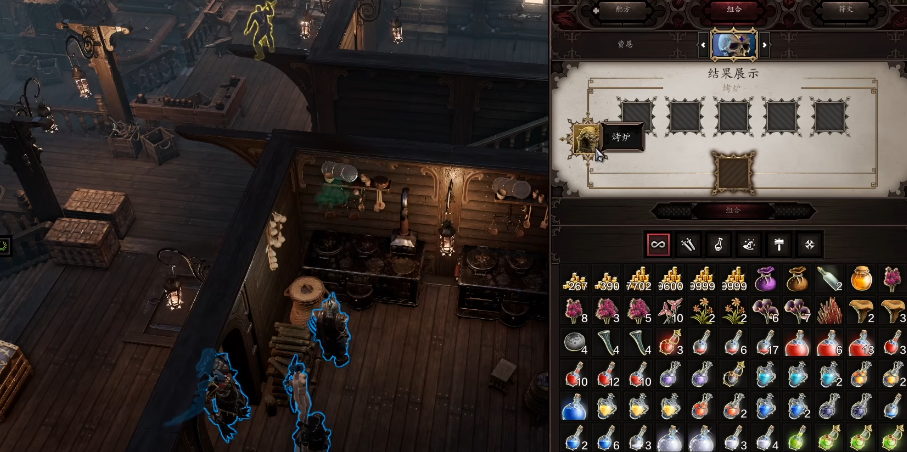Choose the infinity all-items filter

(x=658, y=243)
